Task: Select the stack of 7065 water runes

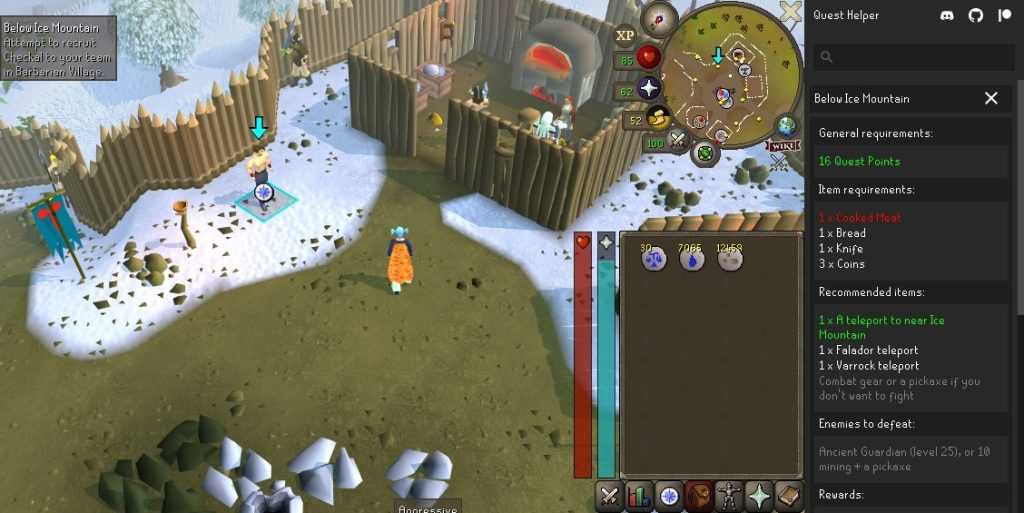Action: point(692,259)
